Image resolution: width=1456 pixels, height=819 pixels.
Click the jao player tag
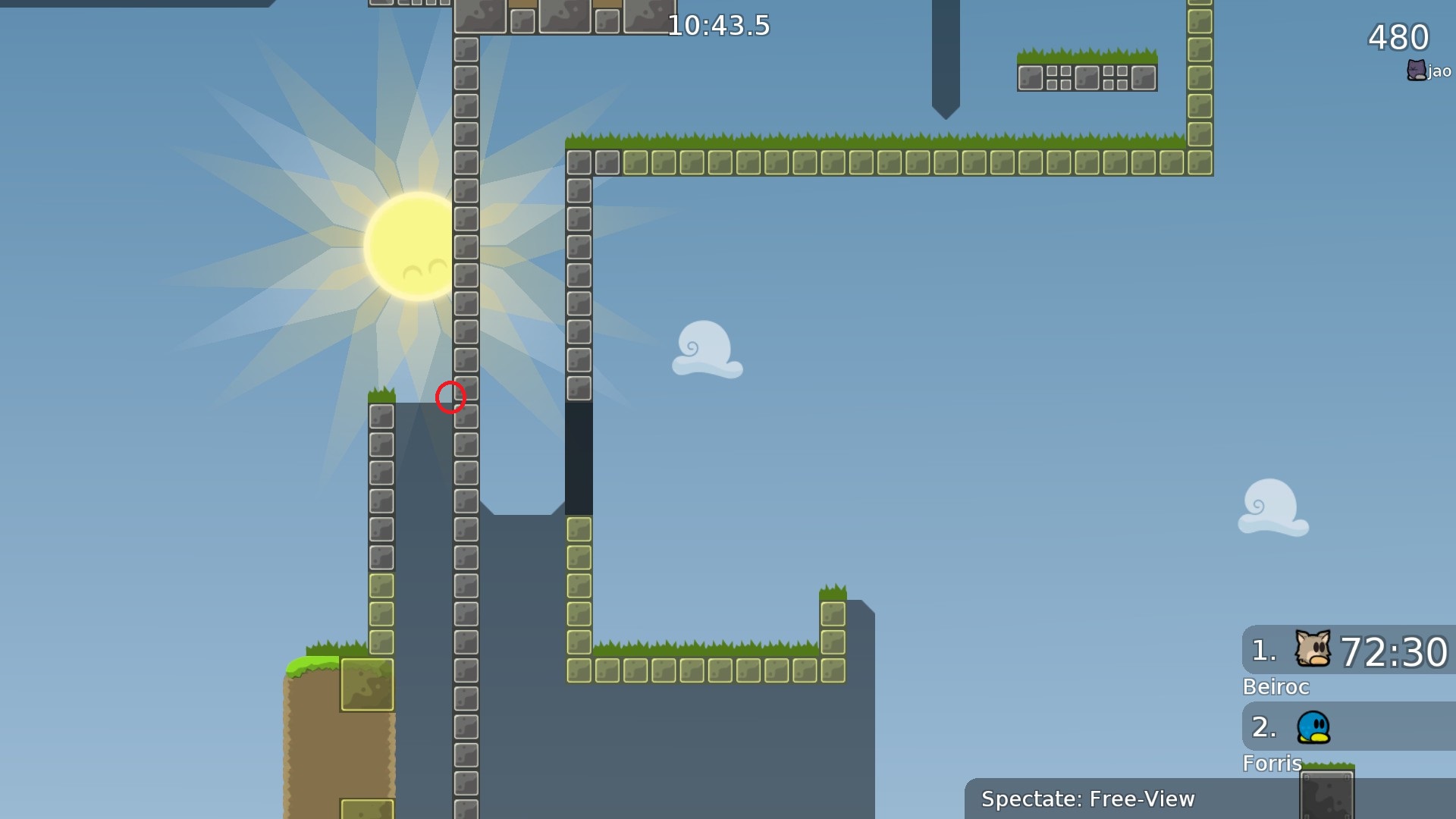click(x=1429, y=71)
